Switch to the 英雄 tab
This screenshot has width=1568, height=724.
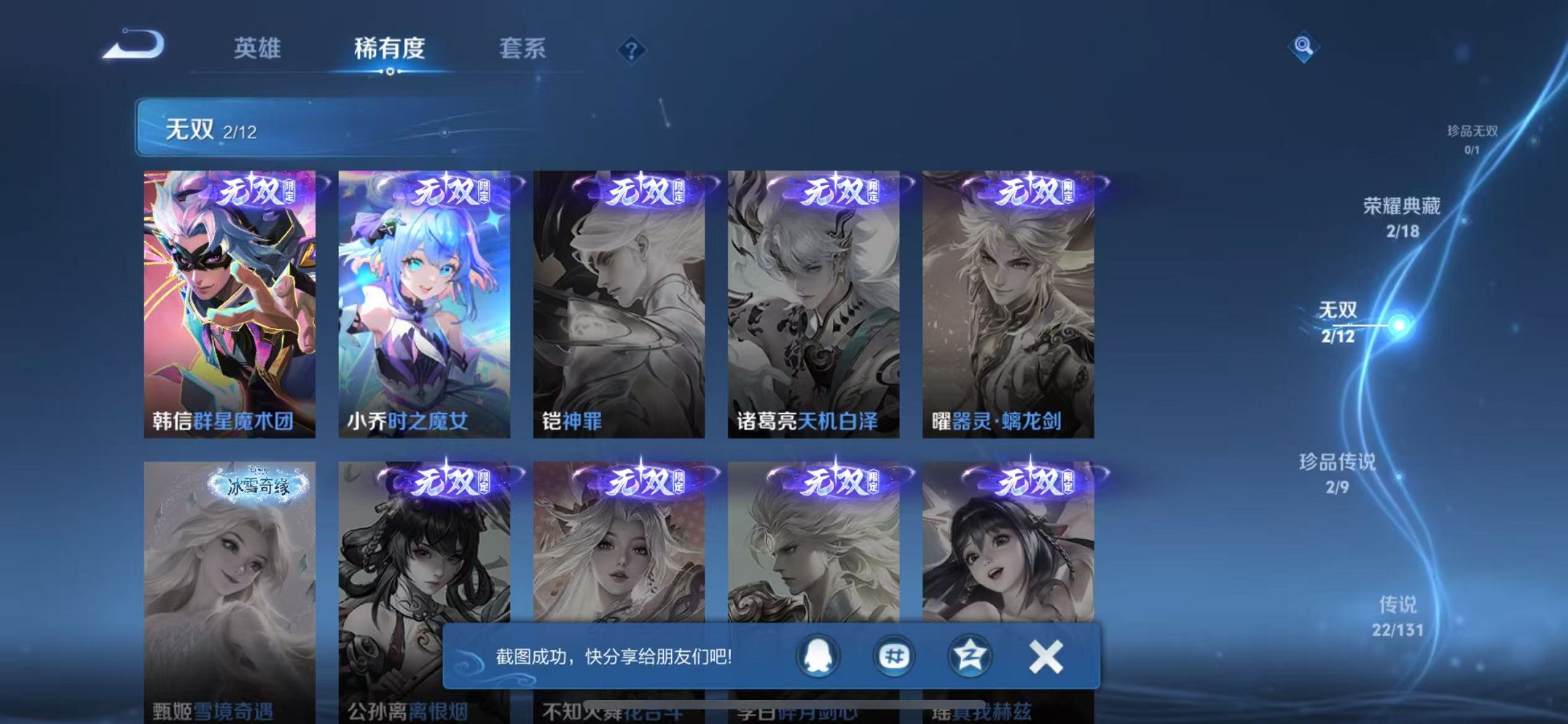click(255, 48)
